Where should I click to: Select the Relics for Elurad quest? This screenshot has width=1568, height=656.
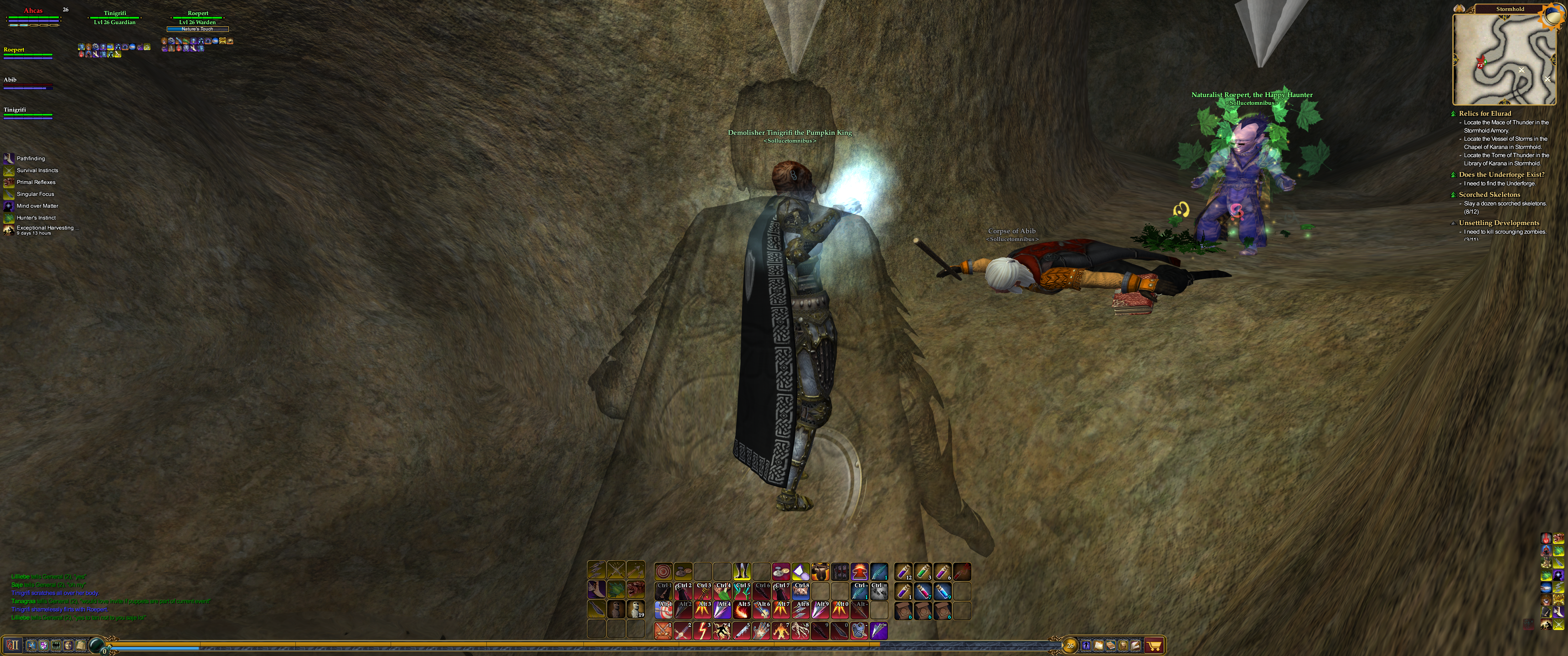[1485, 113]
